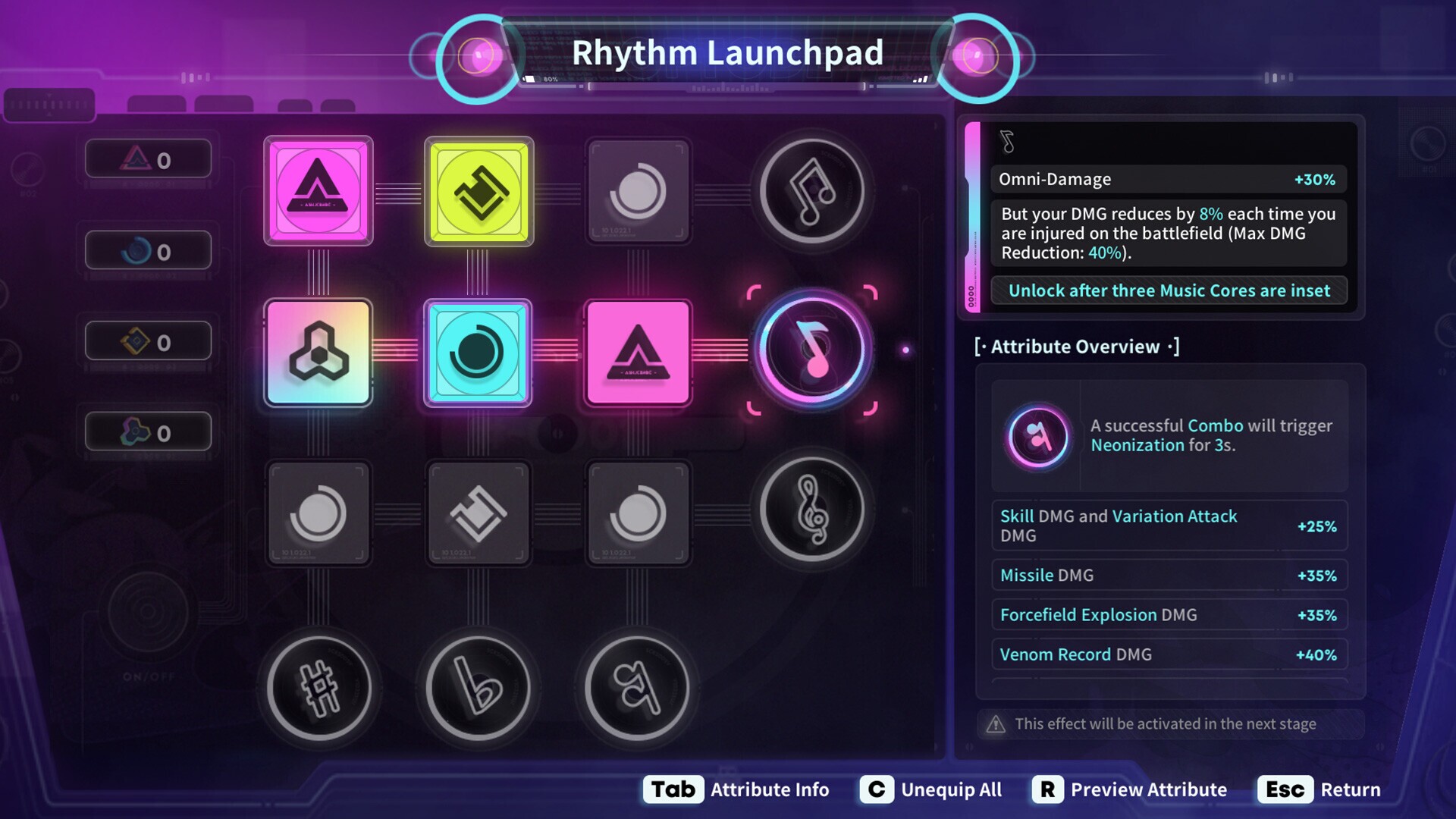Screen dimensions: 1456x819
Task: Click the Unlock after three Music Cores banner
Action: pyautogui.click(x=1168, y=290)
